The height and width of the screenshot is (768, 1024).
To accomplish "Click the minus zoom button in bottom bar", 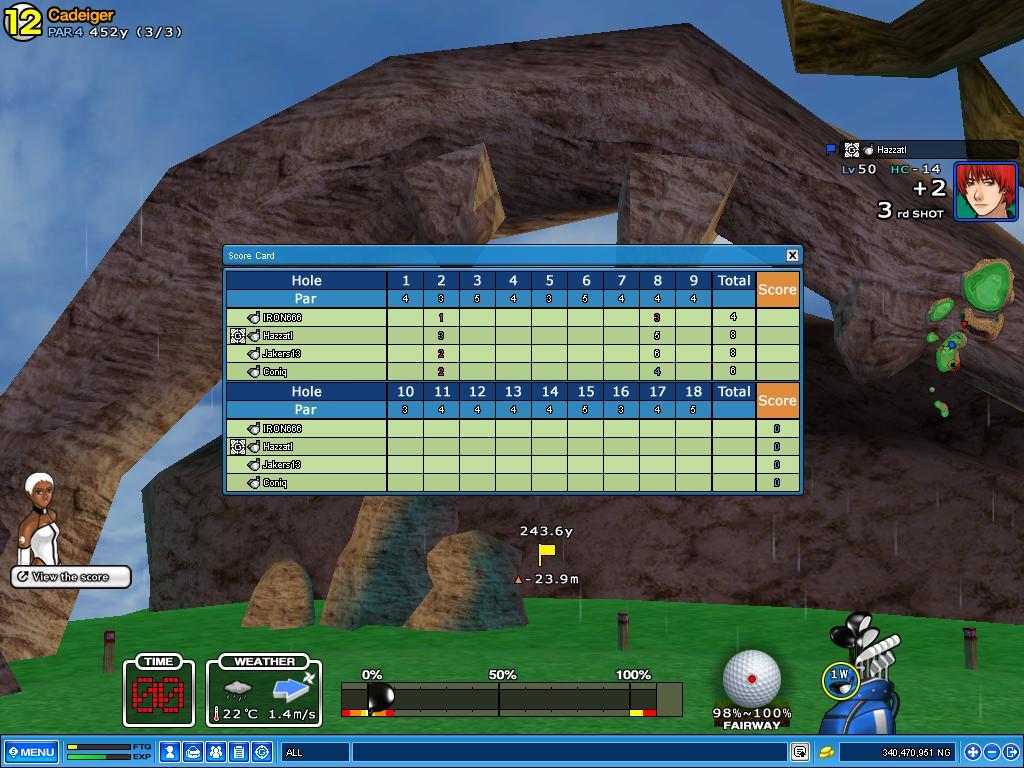I will tap(992, 752).
